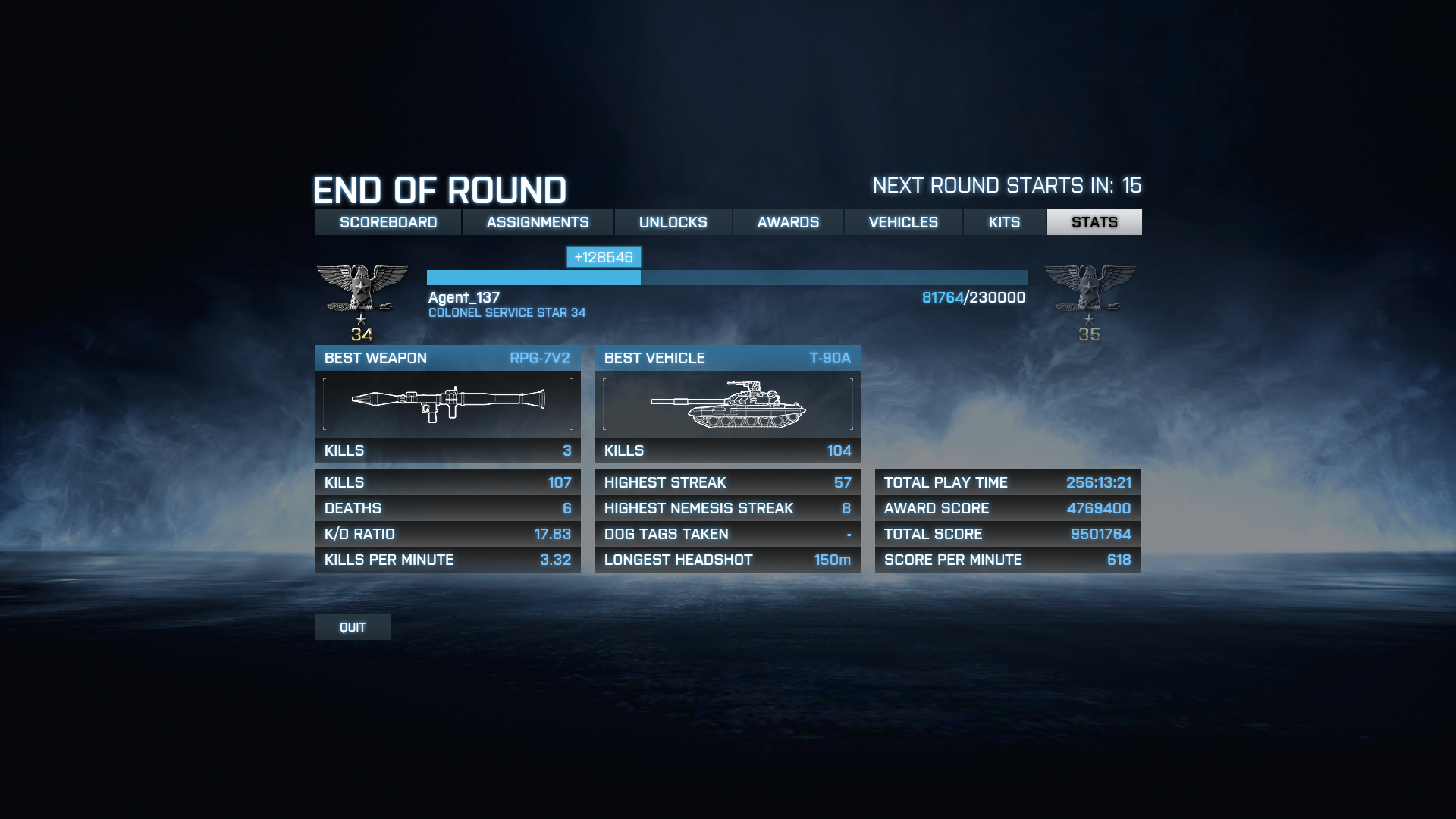This screenshot has width=1456, height=819.
Task: Open the Assignments tab
Action: click(x=538, y=222)
